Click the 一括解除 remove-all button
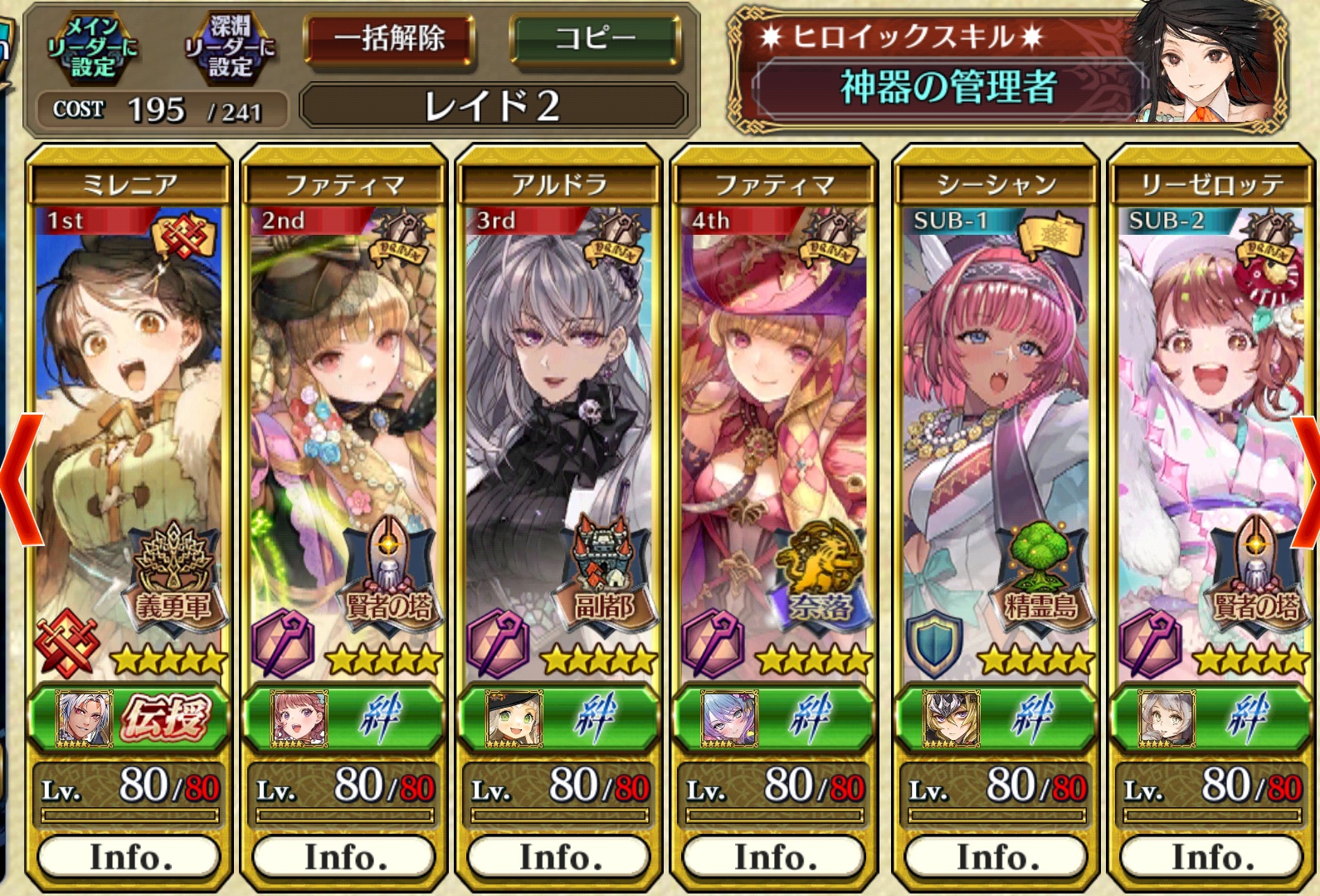Image resolution: width=1320 pixels, height=896 pixels. coord(390,39)
